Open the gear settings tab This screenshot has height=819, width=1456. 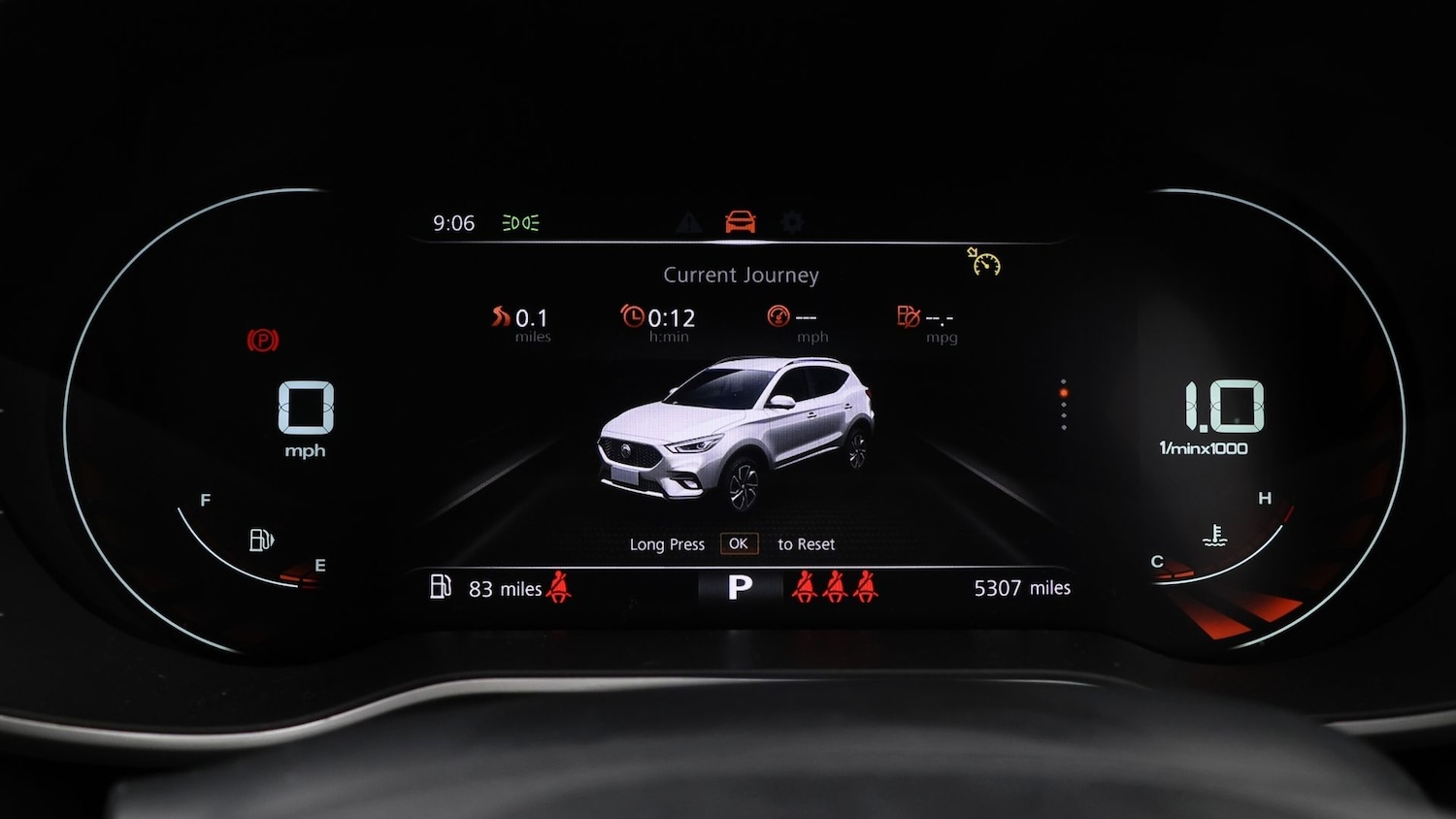pyautogui.click(x=792, y=222)
